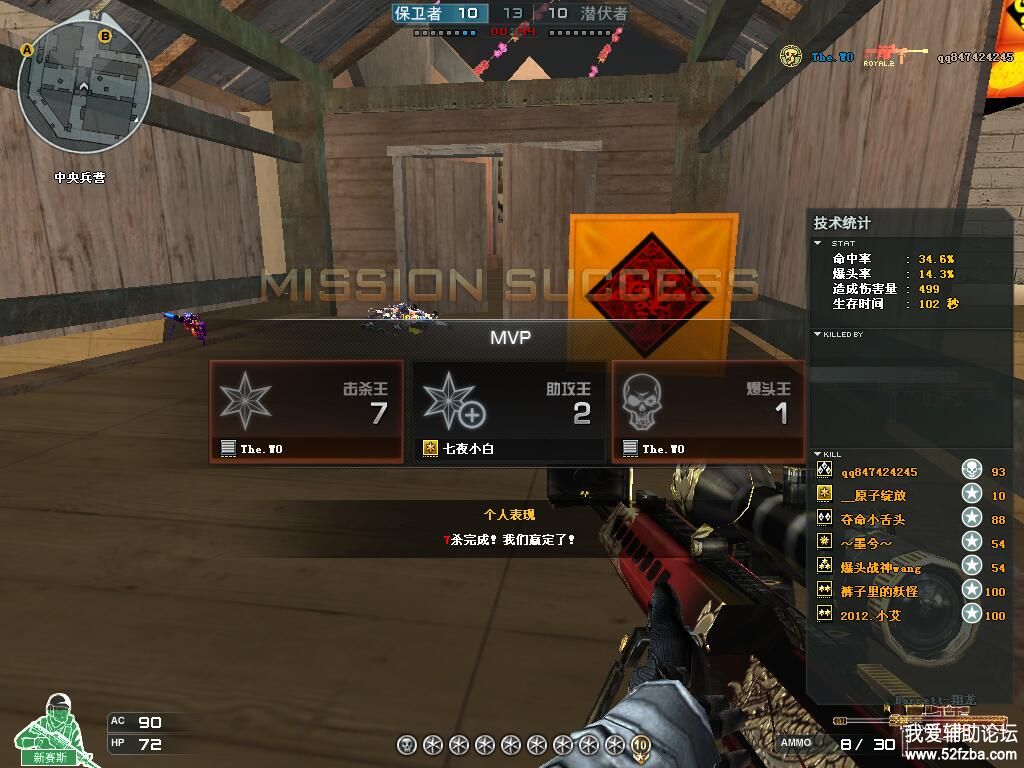The width and height of the screenshot is (1024, 768).
Task: Click player 夺命小舌头 in the kill list
Action: tap(873, 519)
